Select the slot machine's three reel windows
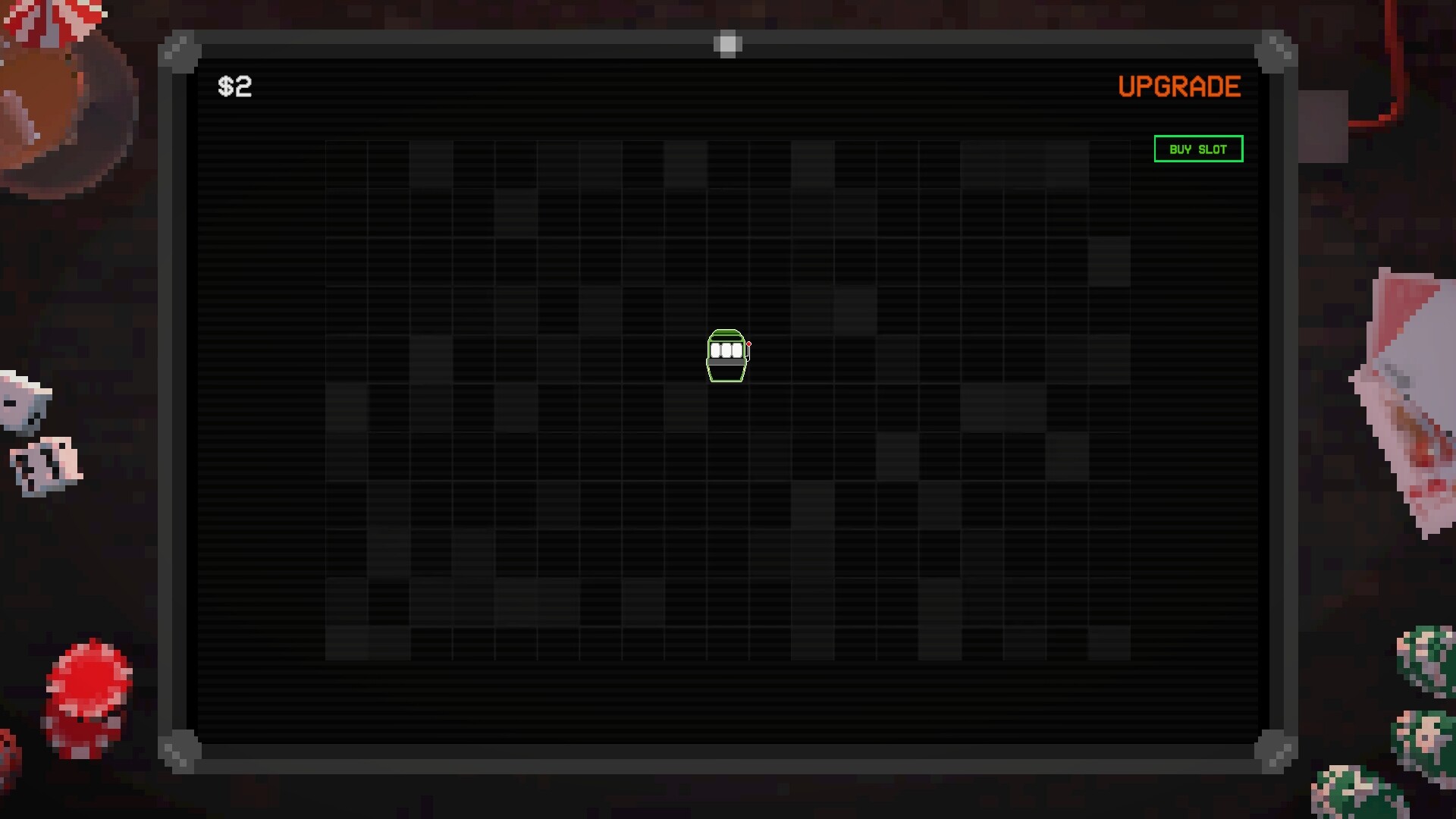Screen dimensions: 1456x819 [726, 350]
